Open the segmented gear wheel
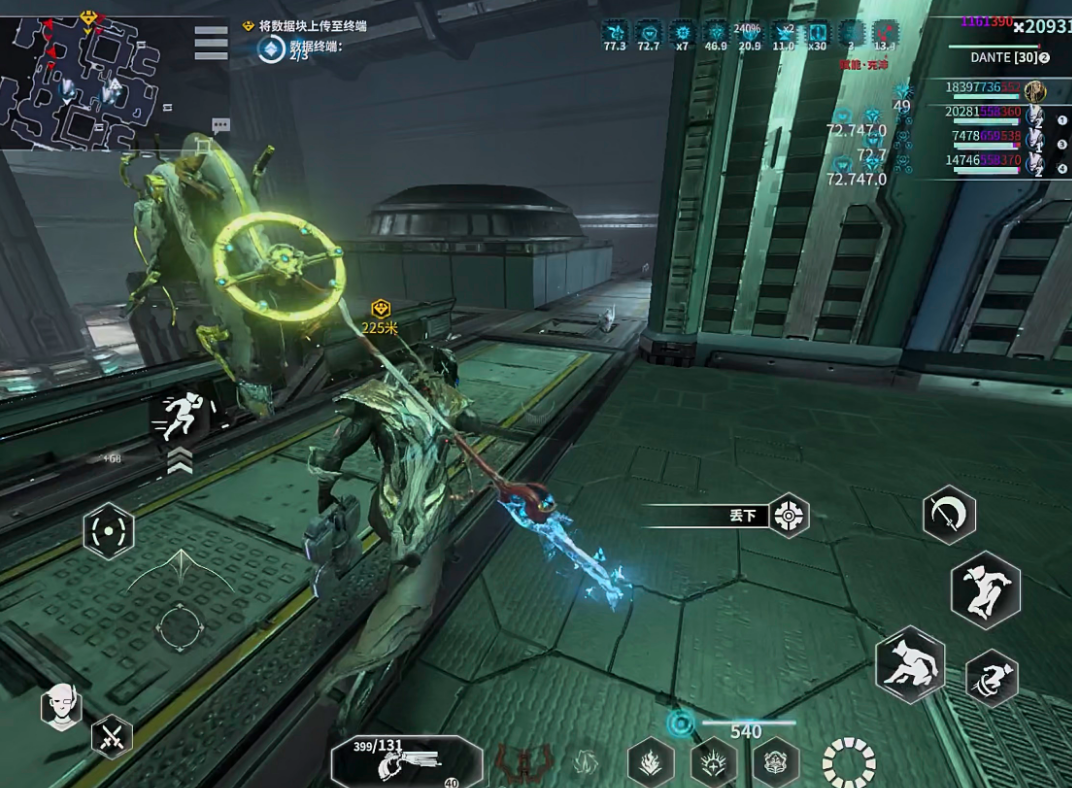This screenshot has height=788, width=1072. [x=848, y=763]
